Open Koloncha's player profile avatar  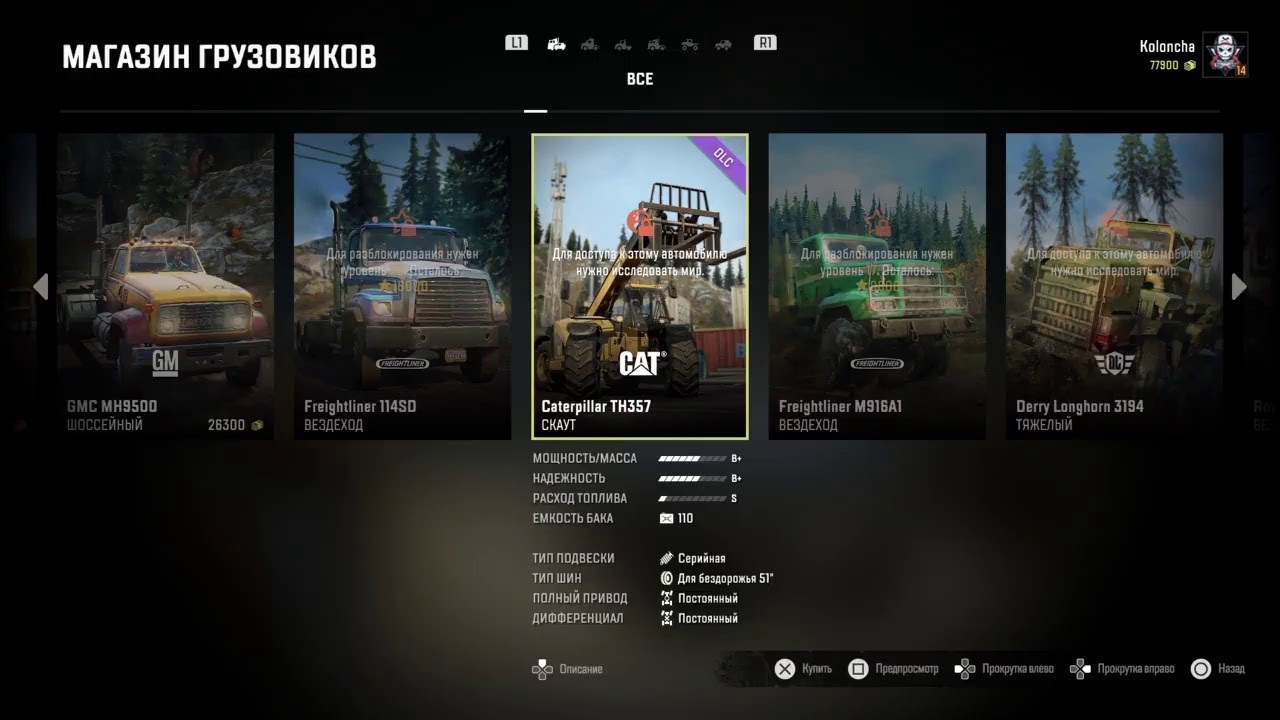1224,55
